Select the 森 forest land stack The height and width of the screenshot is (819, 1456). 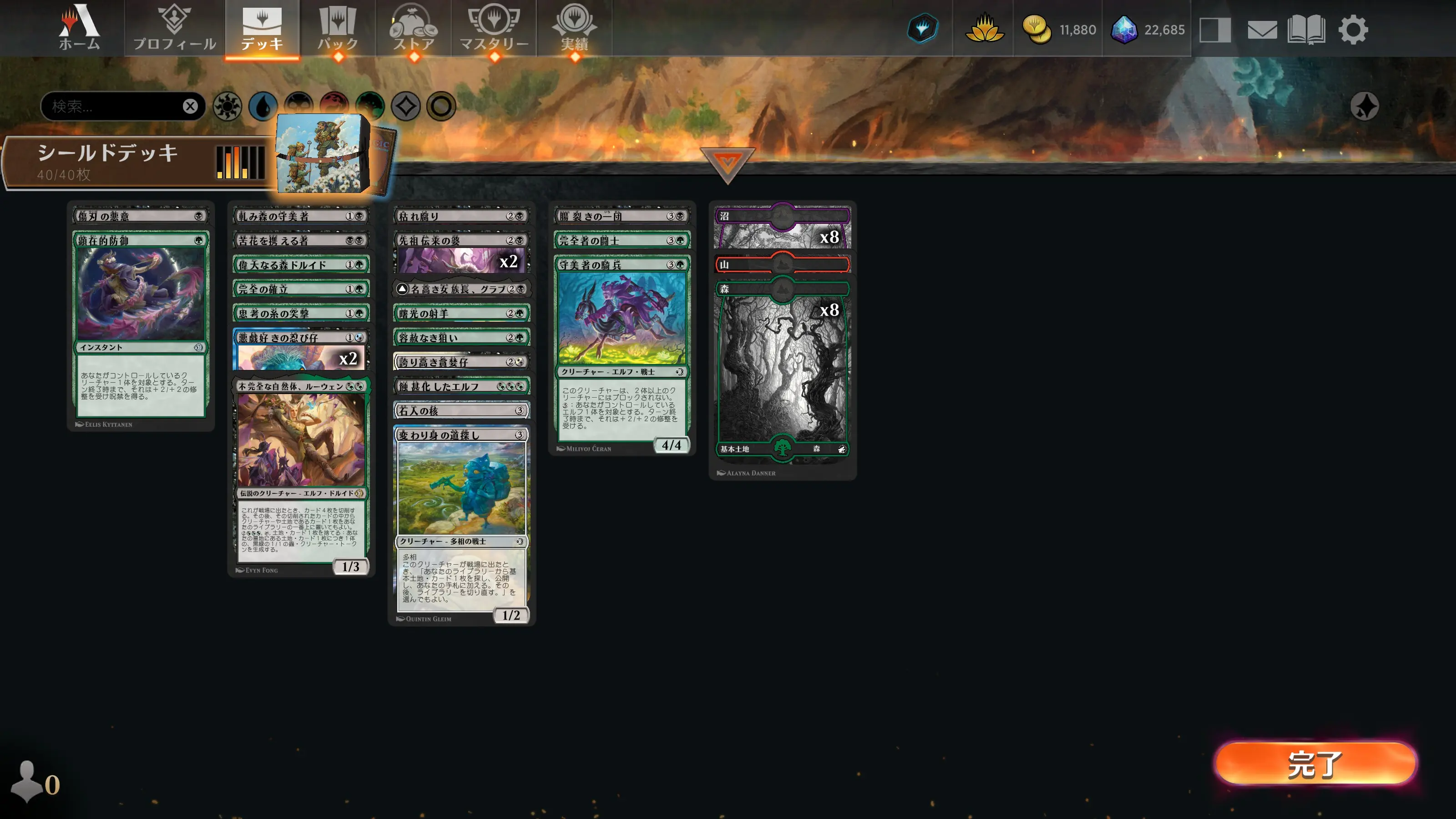point(782,367)
